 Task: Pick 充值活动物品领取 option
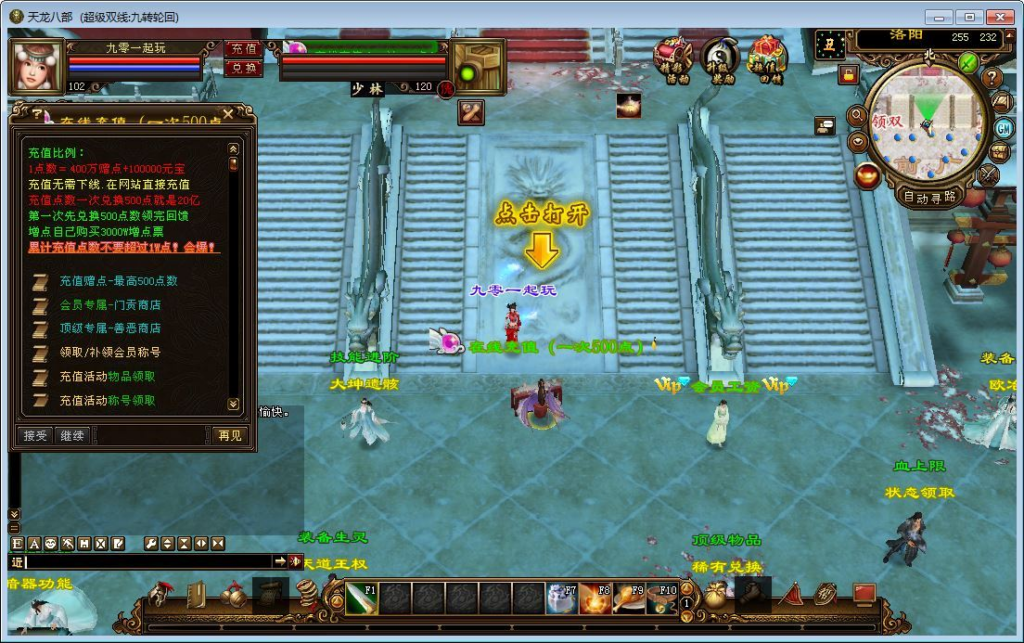tap(107, 376)
